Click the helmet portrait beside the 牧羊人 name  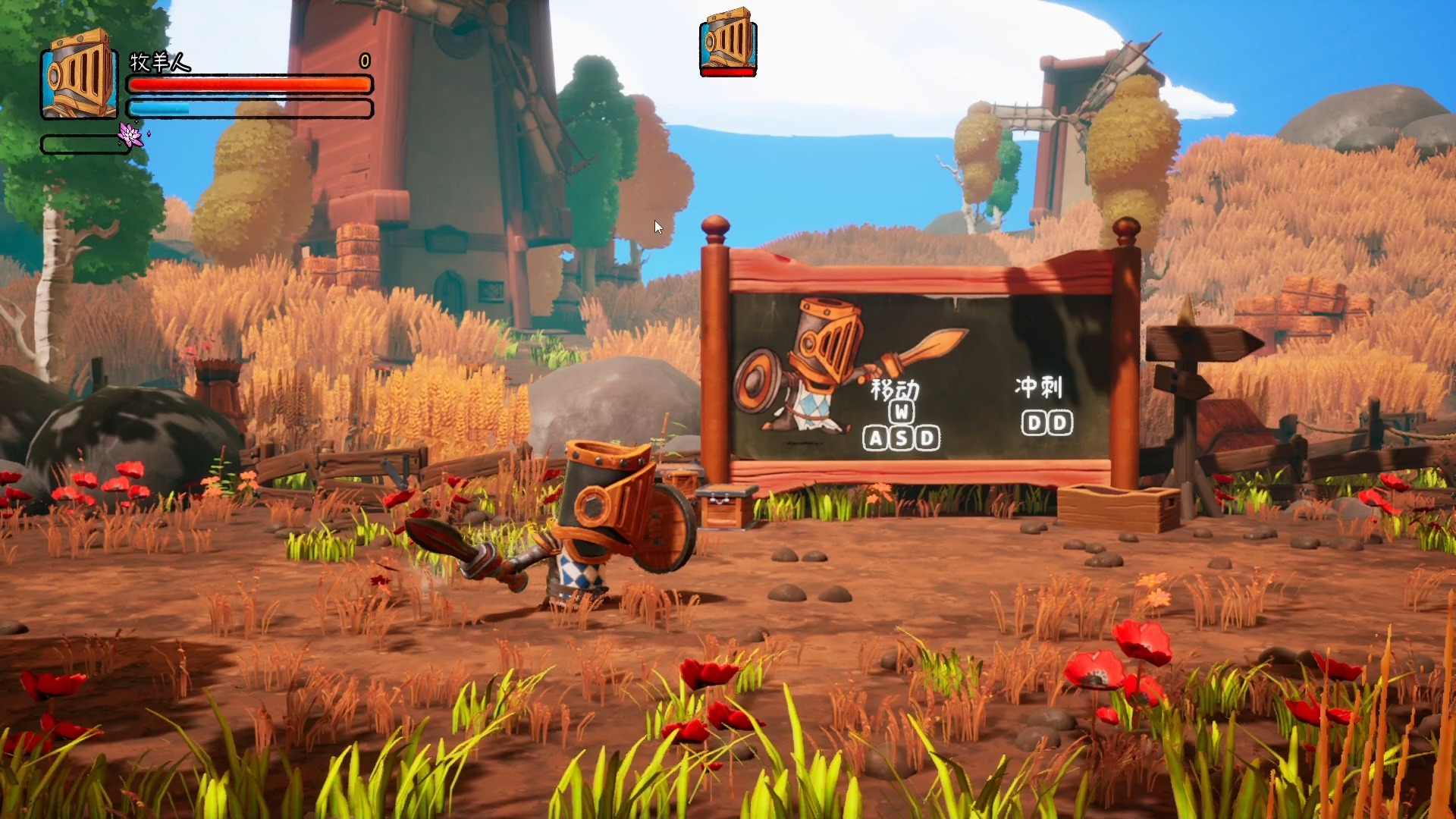80,74
